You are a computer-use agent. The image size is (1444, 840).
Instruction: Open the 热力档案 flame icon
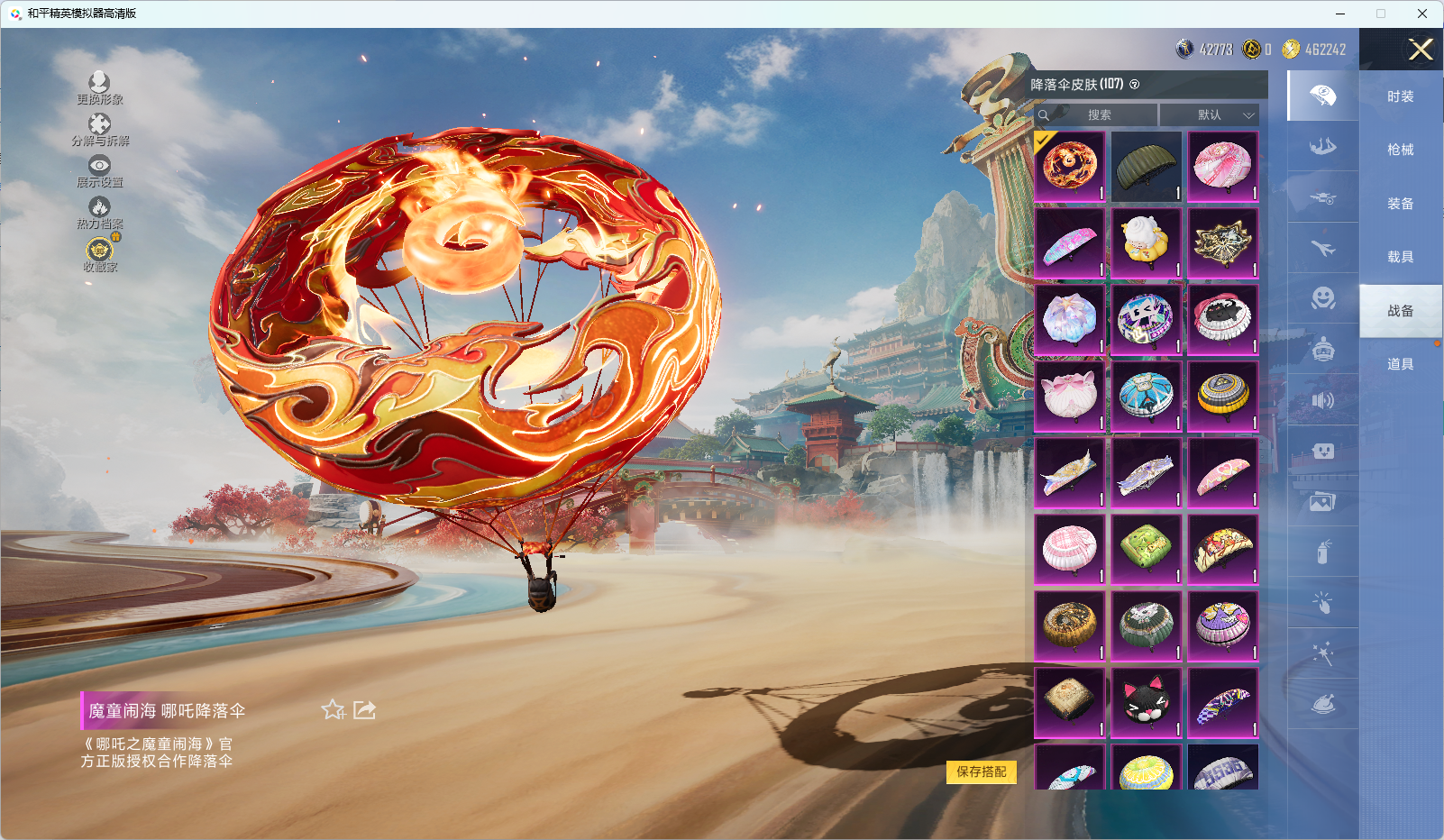(99, 213)
